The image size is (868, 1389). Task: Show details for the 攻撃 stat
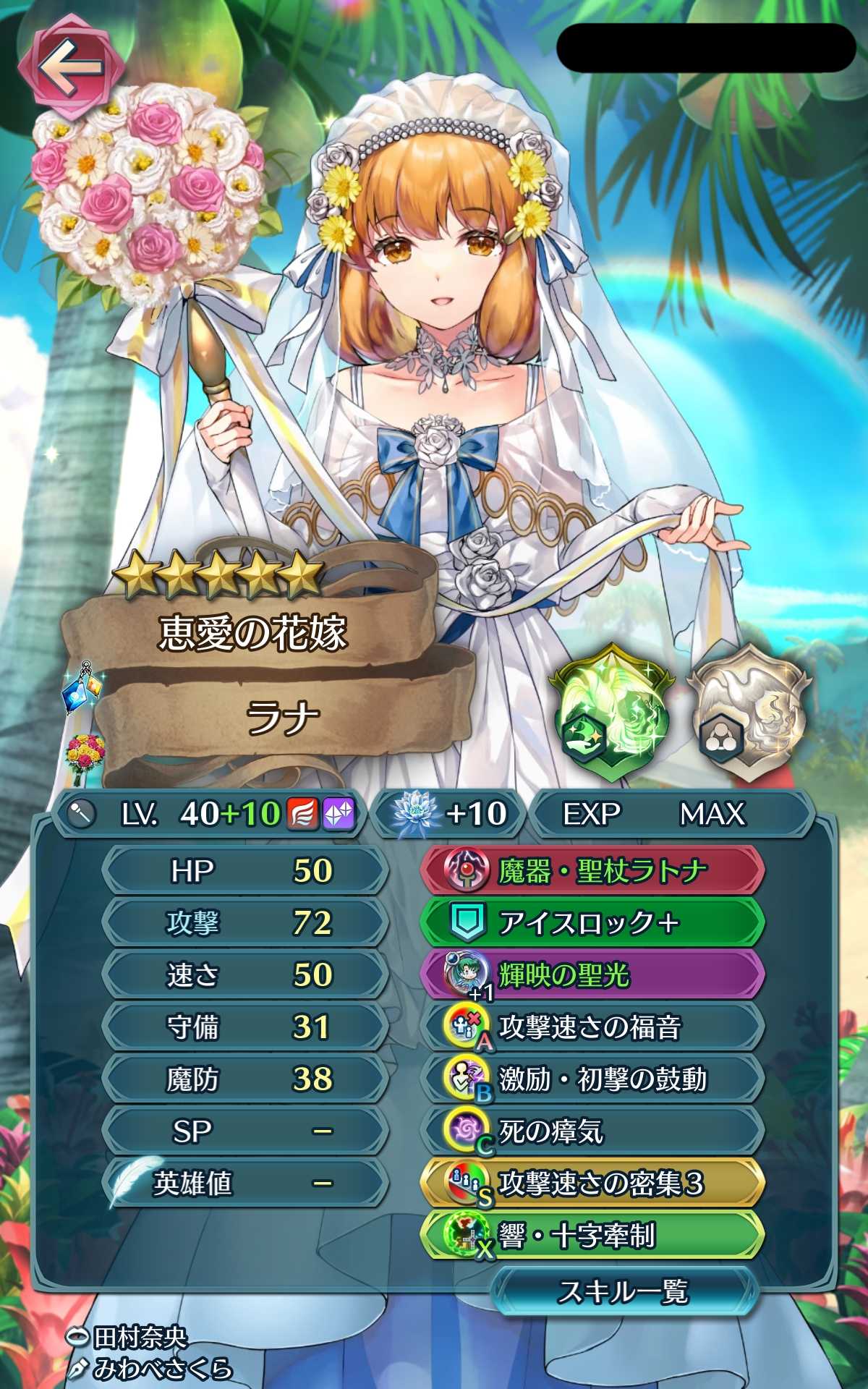244,923
